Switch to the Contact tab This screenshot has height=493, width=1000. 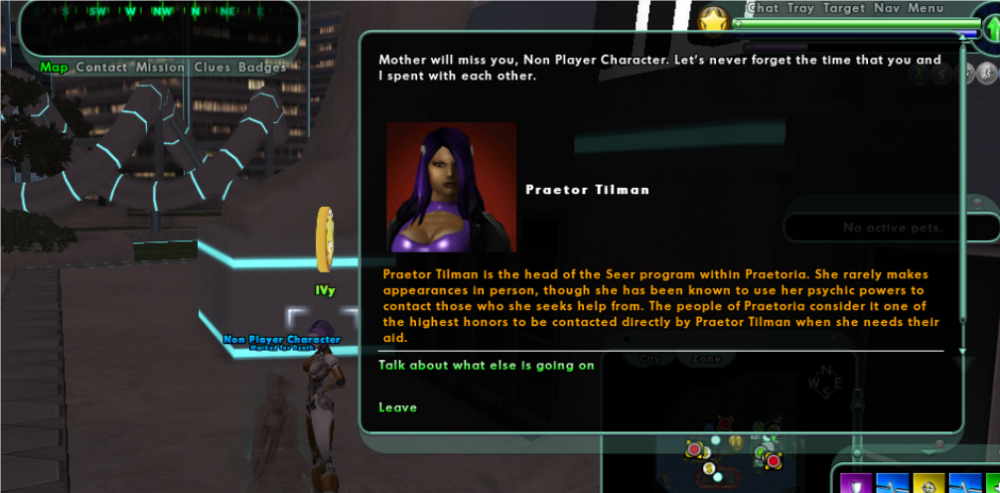tap(101, 67)
